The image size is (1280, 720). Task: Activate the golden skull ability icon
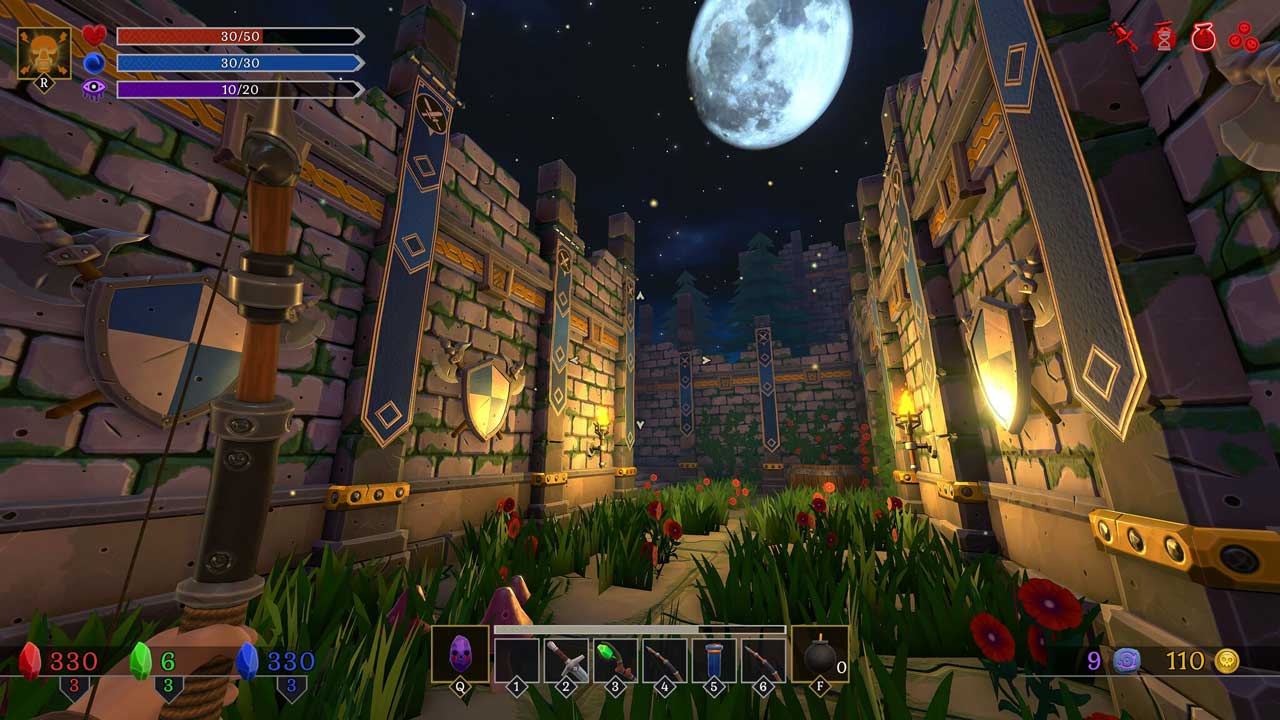[44, 52]
